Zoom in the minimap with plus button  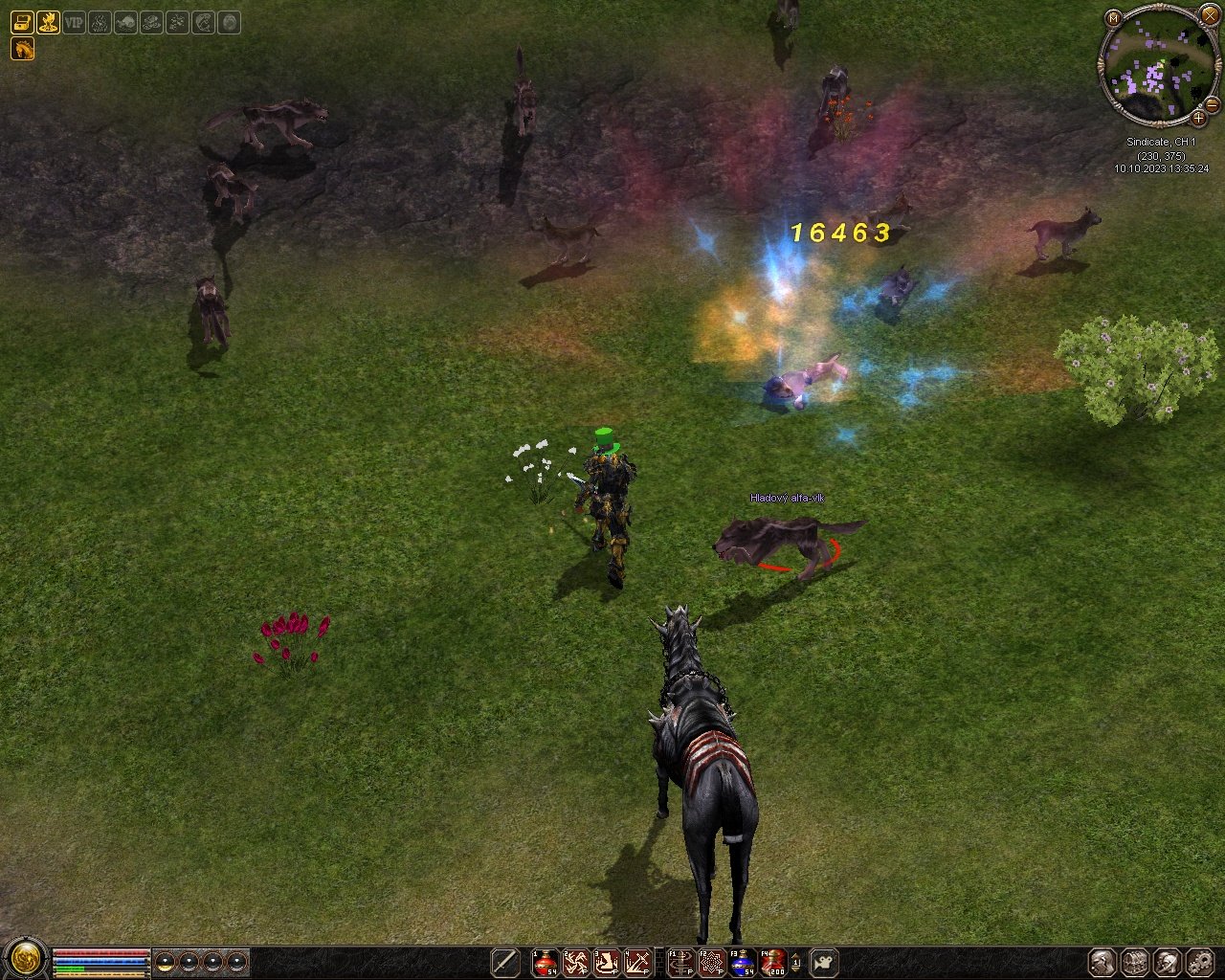[x=1198, y=119]
